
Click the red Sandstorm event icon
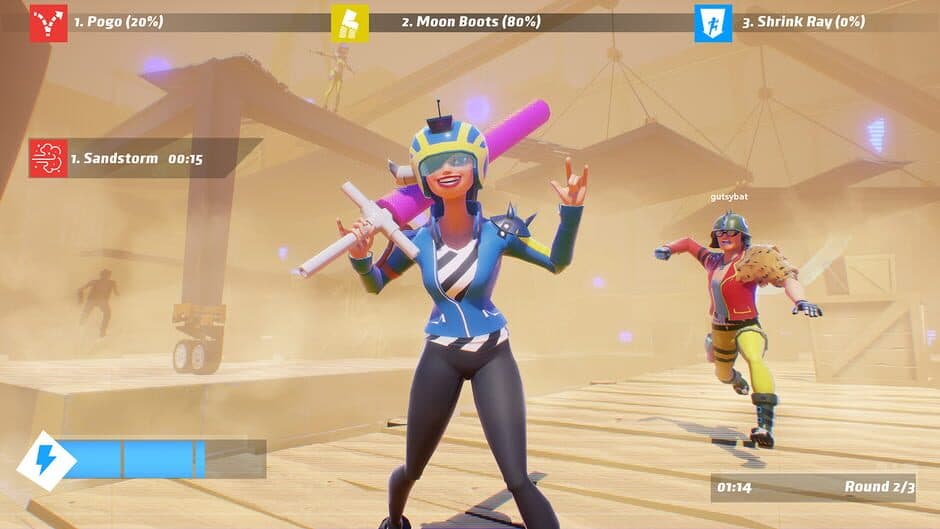pos(48,158)
